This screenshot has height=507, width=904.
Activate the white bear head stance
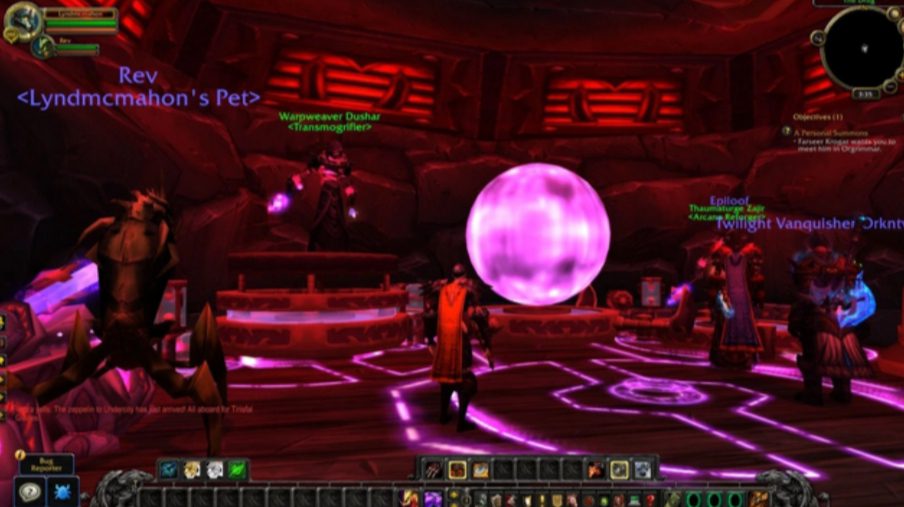point(214,469)
